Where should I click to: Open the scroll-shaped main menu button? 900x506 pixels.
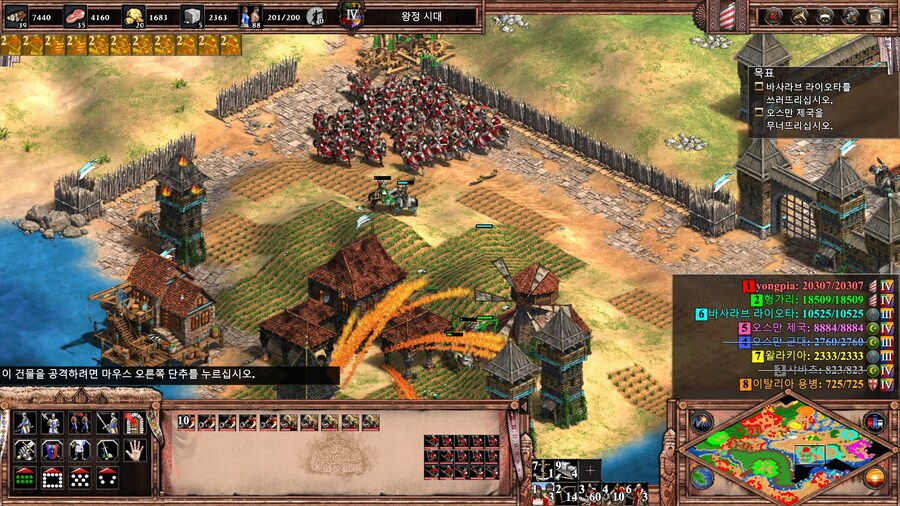(878, 16)
